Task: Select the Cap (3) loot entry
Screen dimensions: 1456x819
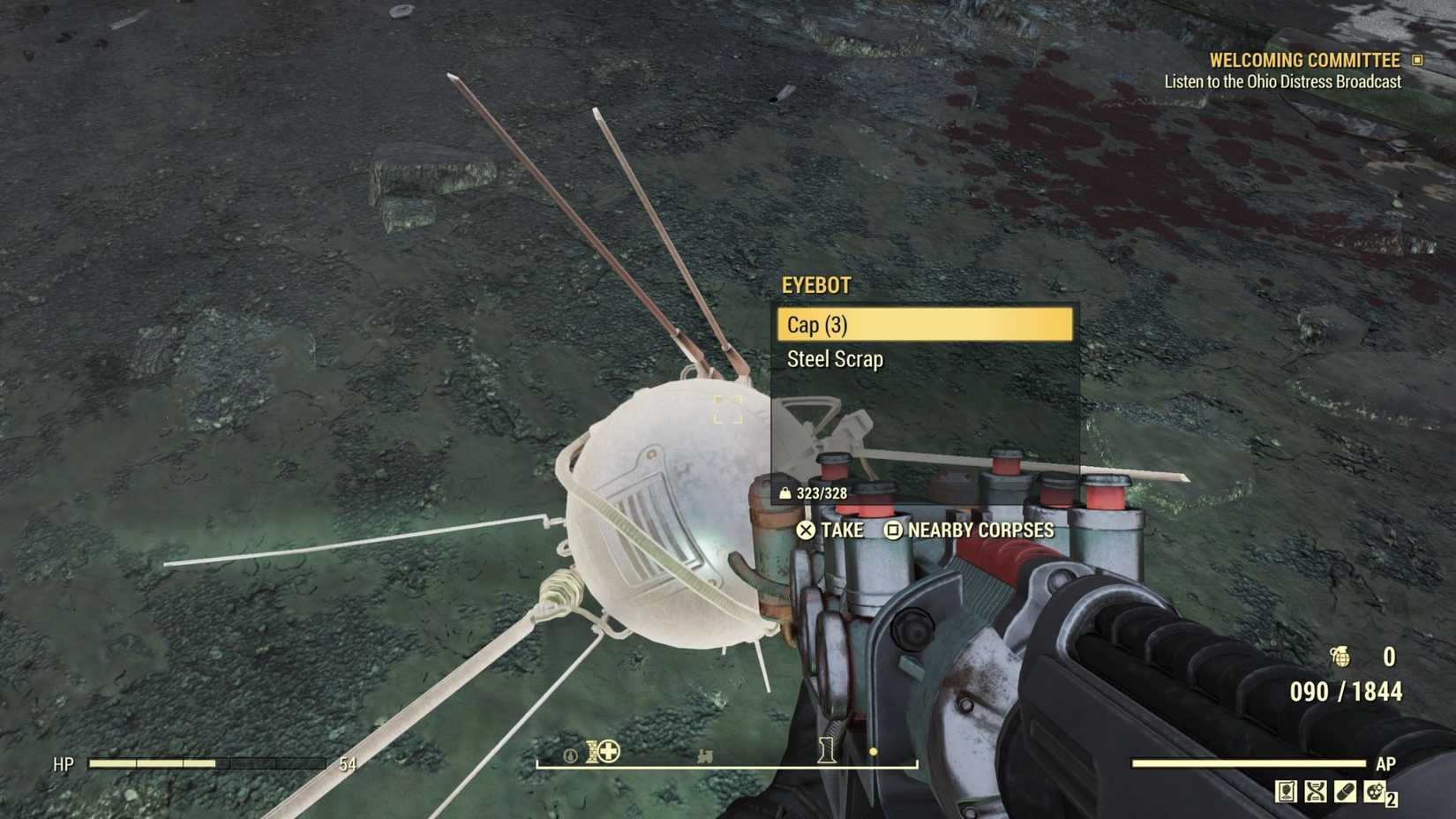Action: pos(923,325)
